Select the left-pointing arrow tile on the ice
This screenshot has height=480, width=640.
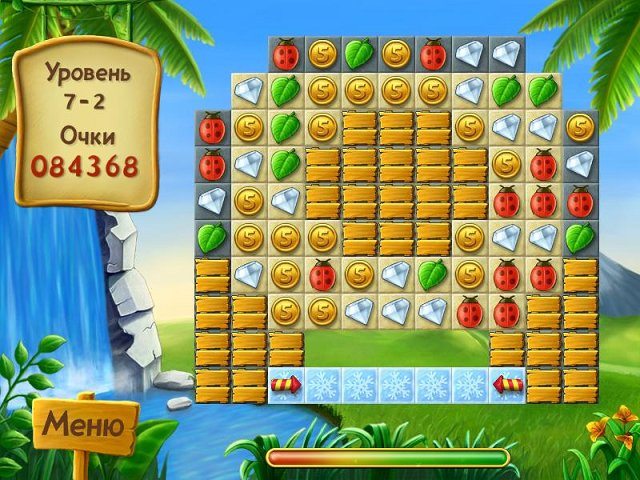pyautogui.click(x=507, y=384)
